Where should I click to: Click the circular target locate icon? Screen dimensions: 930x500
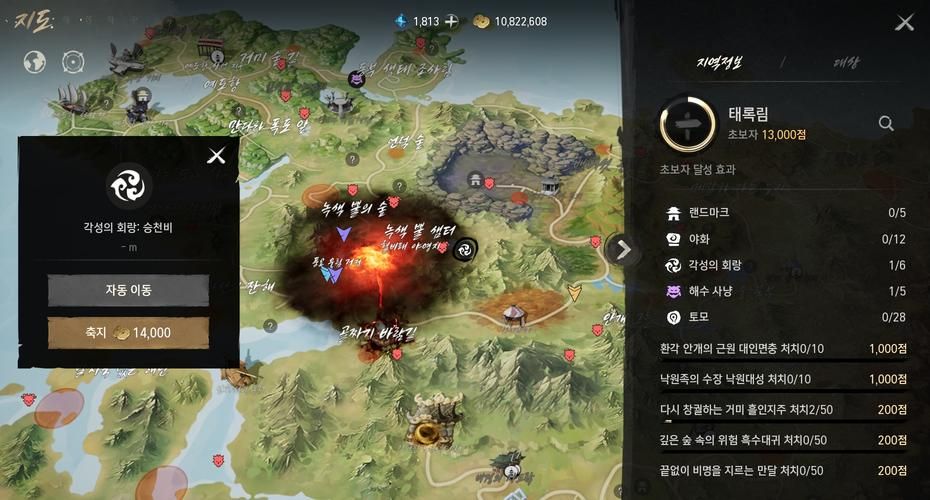[x=72, y=62]
